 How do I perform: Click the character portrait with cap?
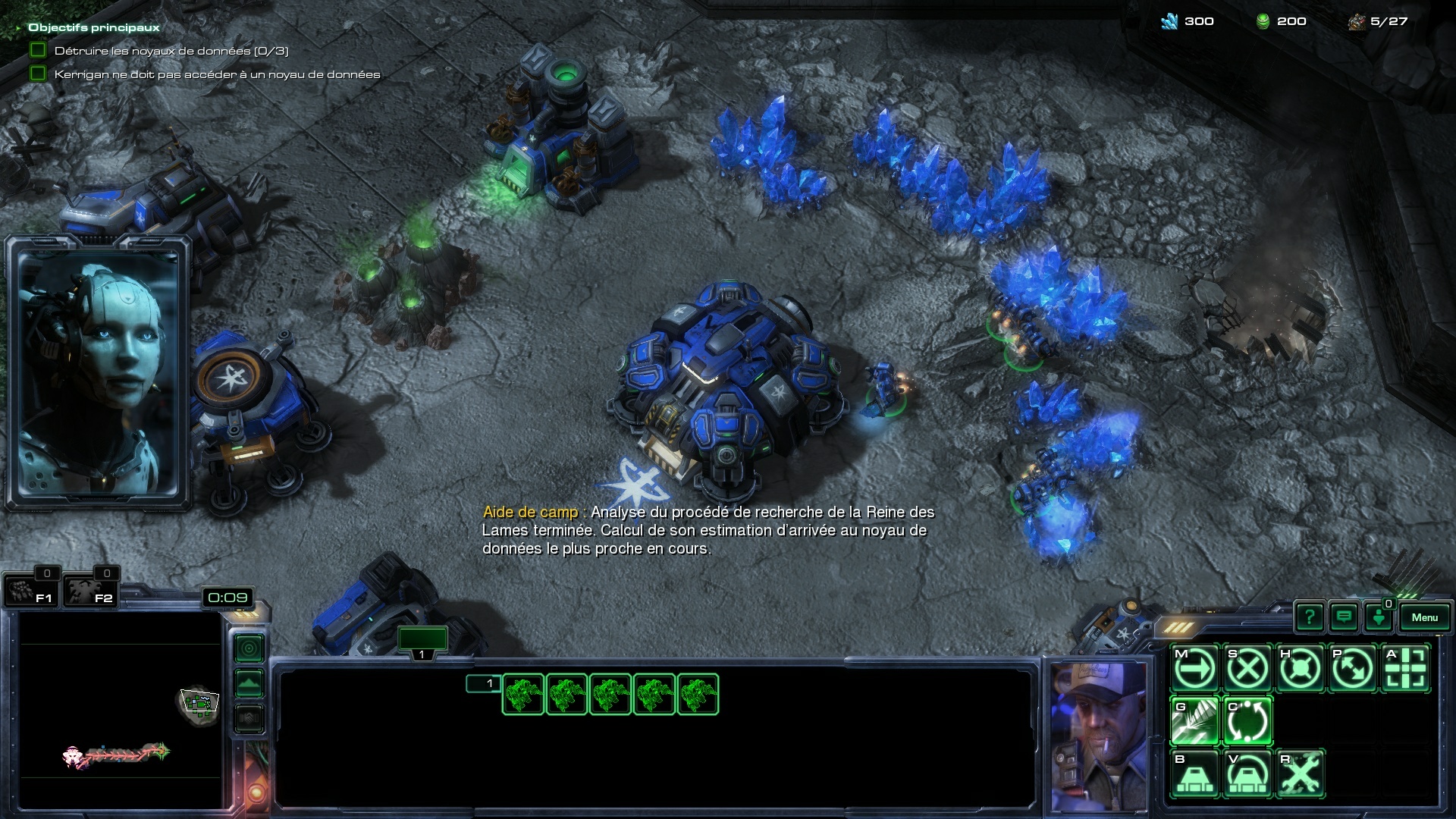(1097, 734)
